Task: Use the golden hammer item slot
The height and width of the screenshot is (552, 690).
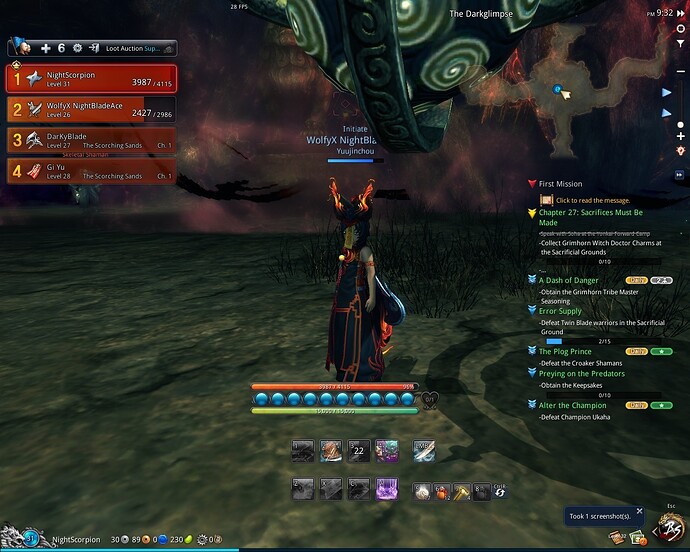Action: [460, 491]
